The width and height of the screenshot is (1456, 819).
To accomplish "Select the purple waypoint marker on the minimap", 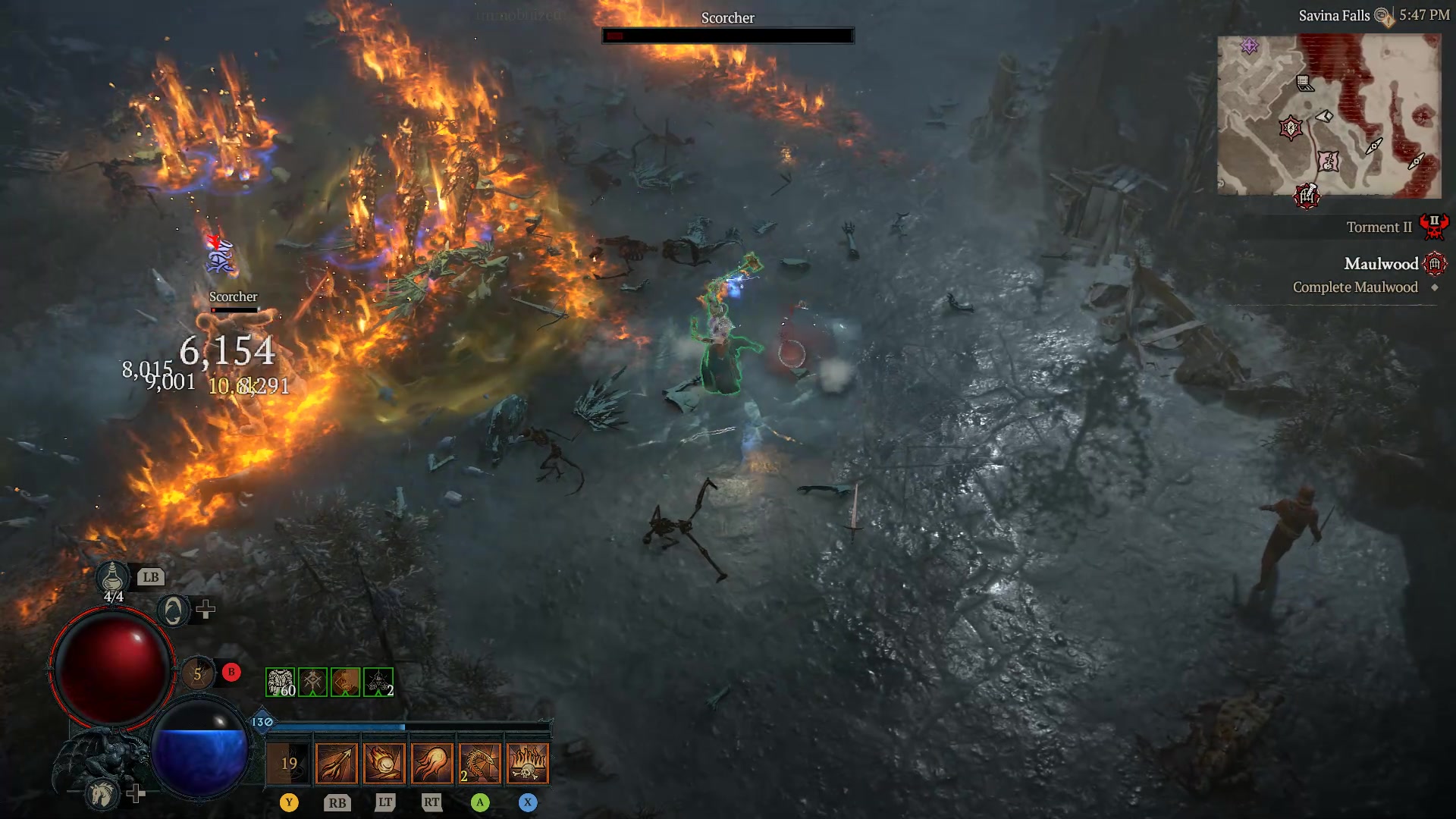I will [1249, 45].
